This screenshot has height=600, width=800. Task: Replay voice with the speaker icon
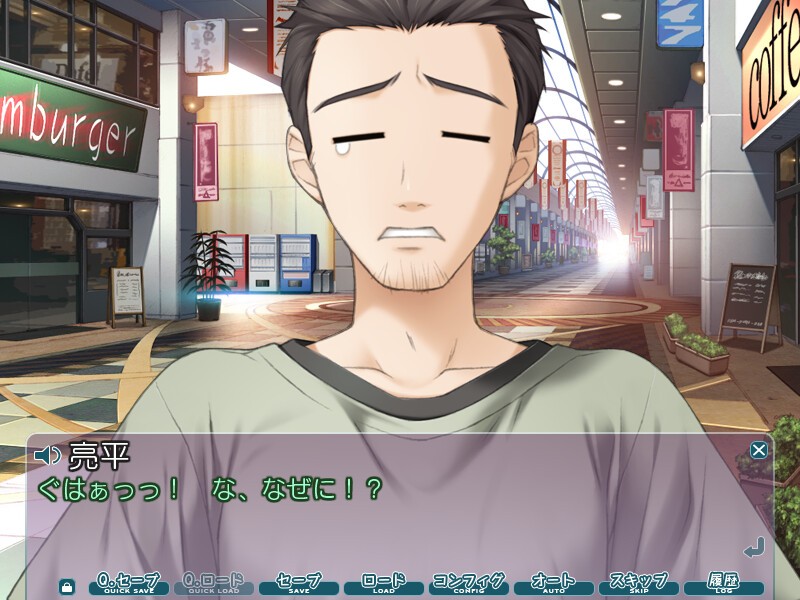click(47, 456)
